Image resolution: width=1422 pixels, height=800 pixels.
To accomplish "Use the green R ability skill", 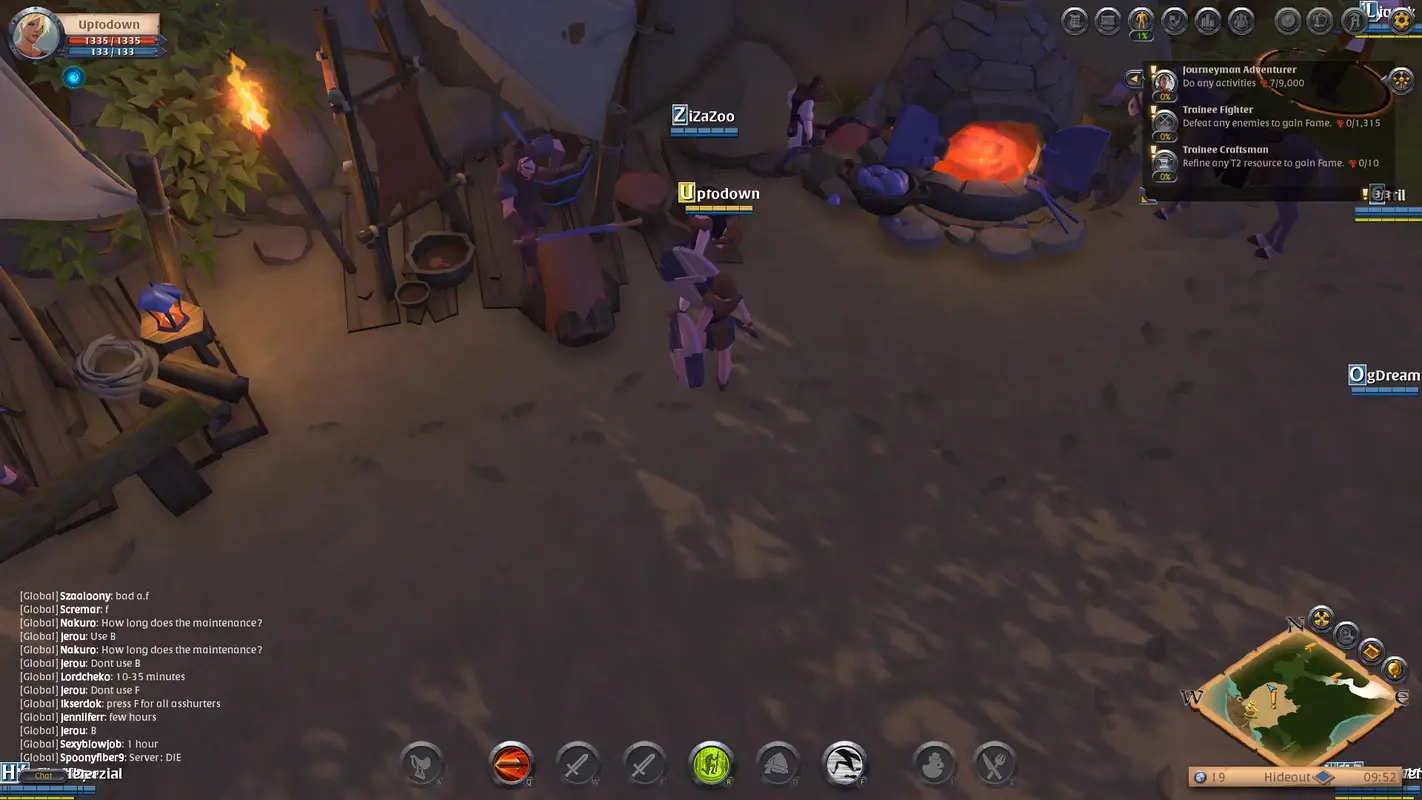I will pos(711,763).
